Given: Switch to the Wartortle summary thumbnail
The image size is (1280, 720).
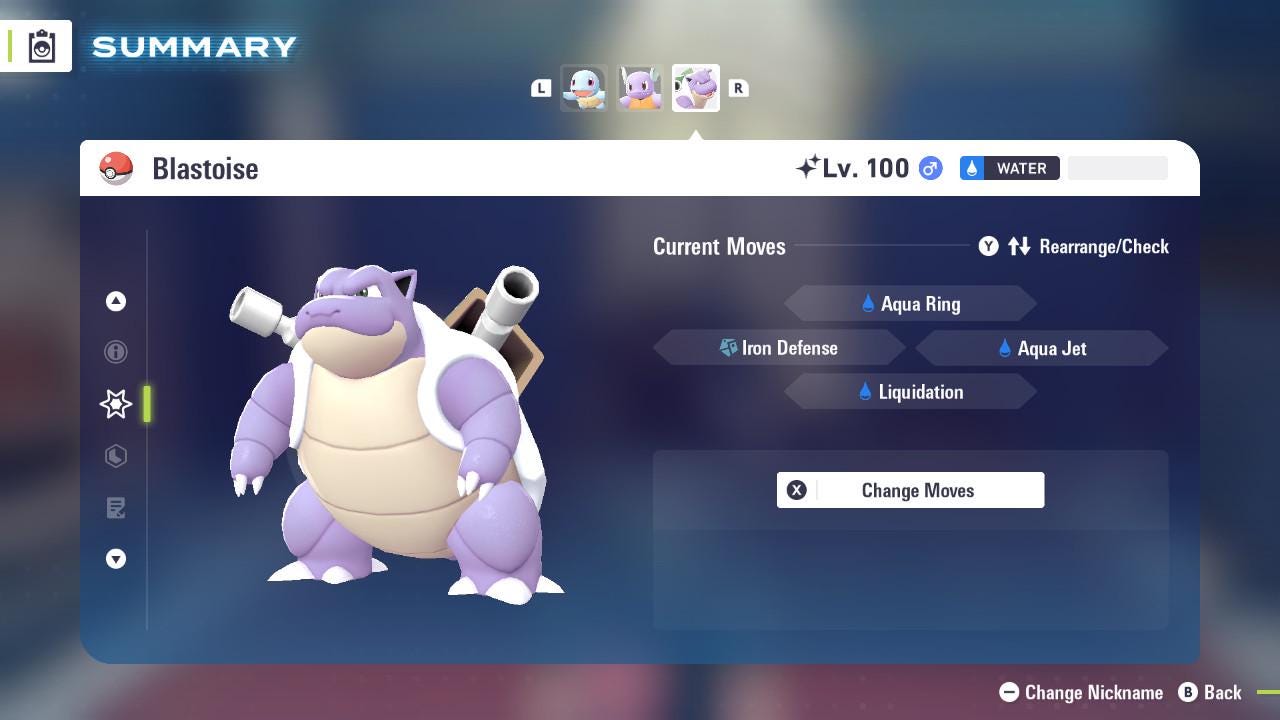Looking at the screenshot, I should tap(640, 87).
